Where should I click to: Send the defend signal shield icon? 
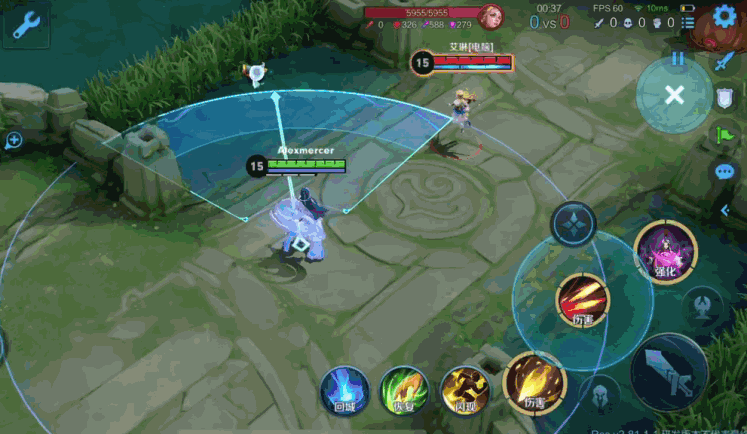pos(725,98)
